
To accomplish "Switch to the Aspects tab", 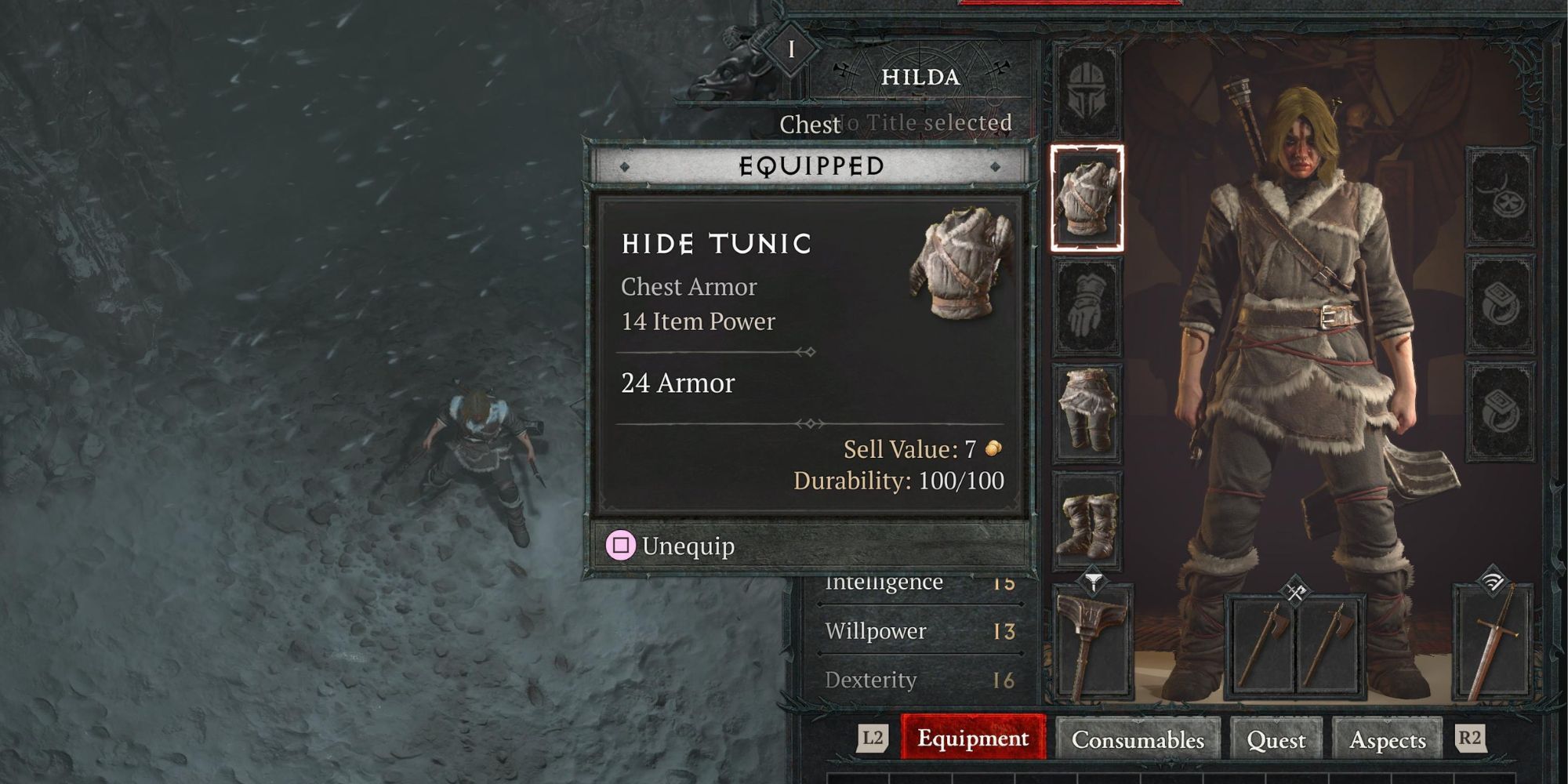I will [1388, 739].
